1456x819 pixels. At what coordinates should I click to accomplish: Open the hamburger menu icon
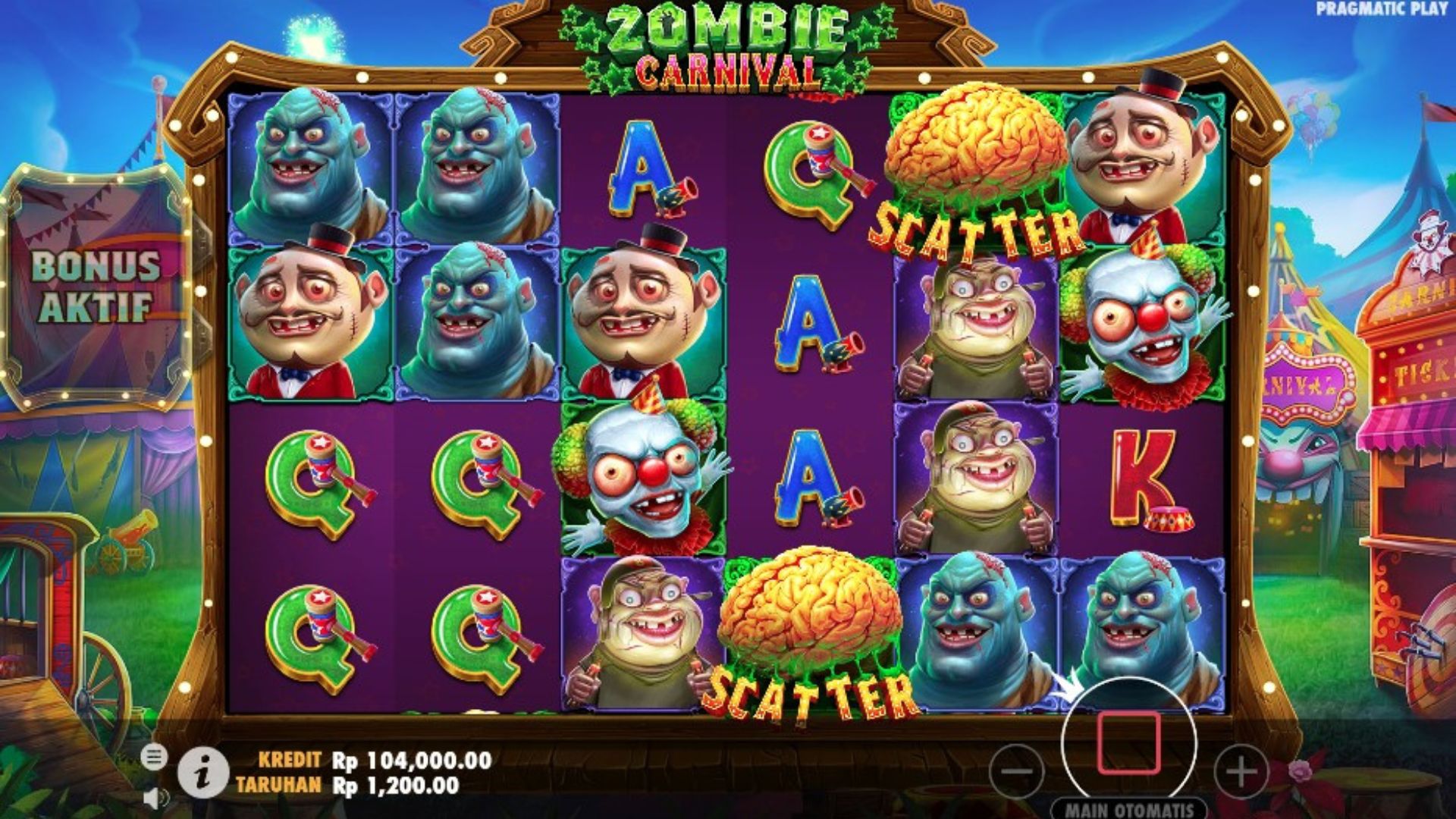pyautogui.click(x=154, y=757)
